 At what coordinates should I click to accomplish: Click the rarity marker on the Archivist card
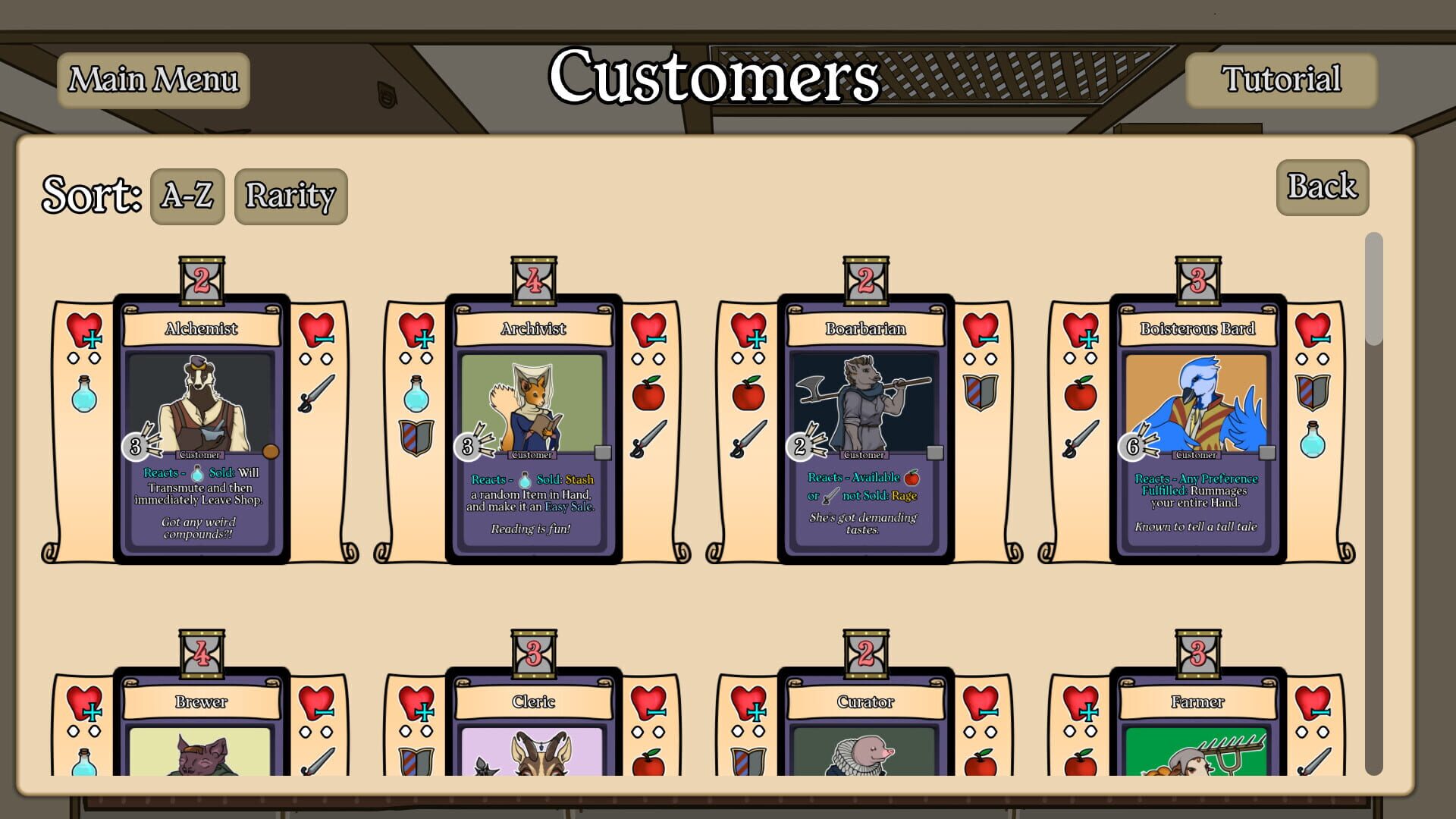[x=604, y=453]
